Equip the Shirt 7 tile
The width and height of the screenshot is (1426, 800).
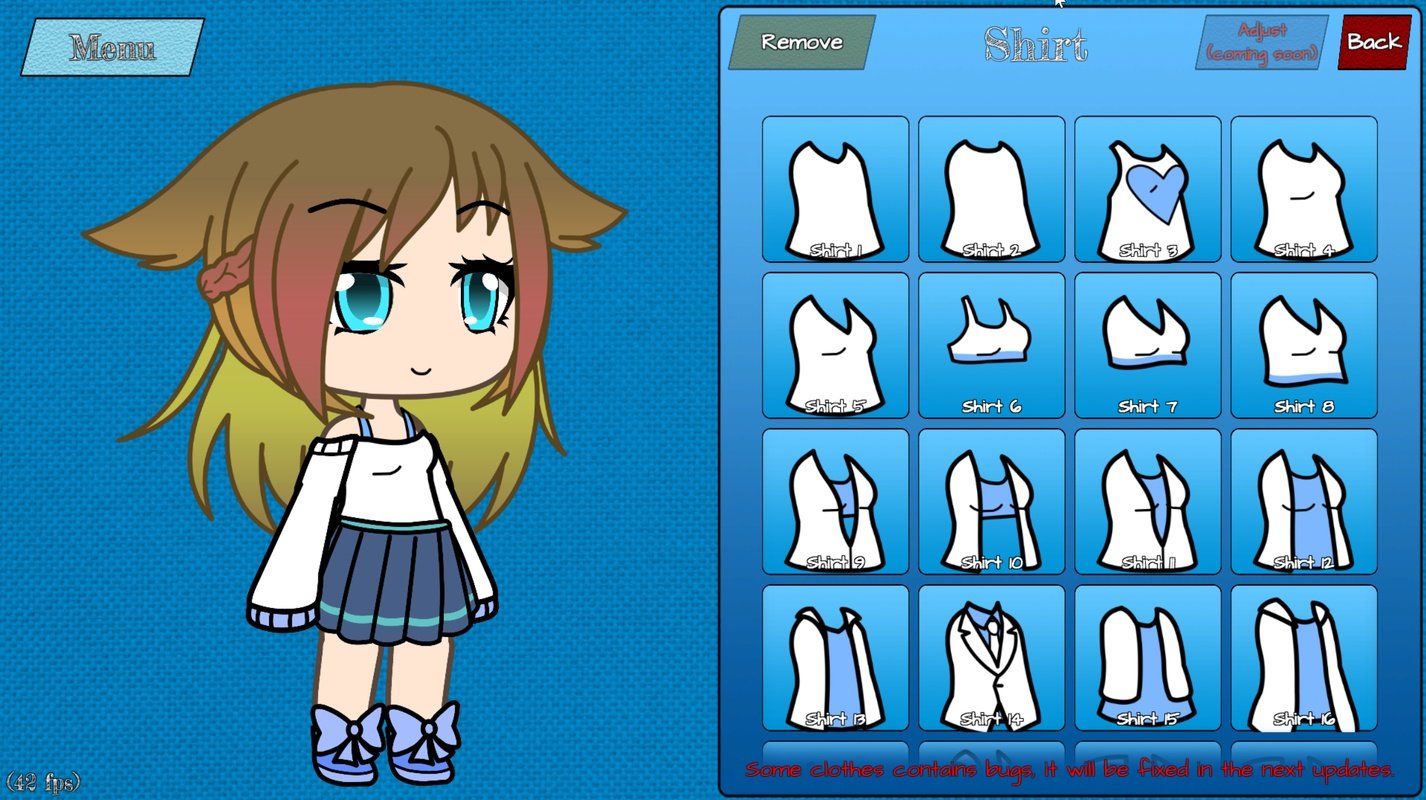point(1147,345)
